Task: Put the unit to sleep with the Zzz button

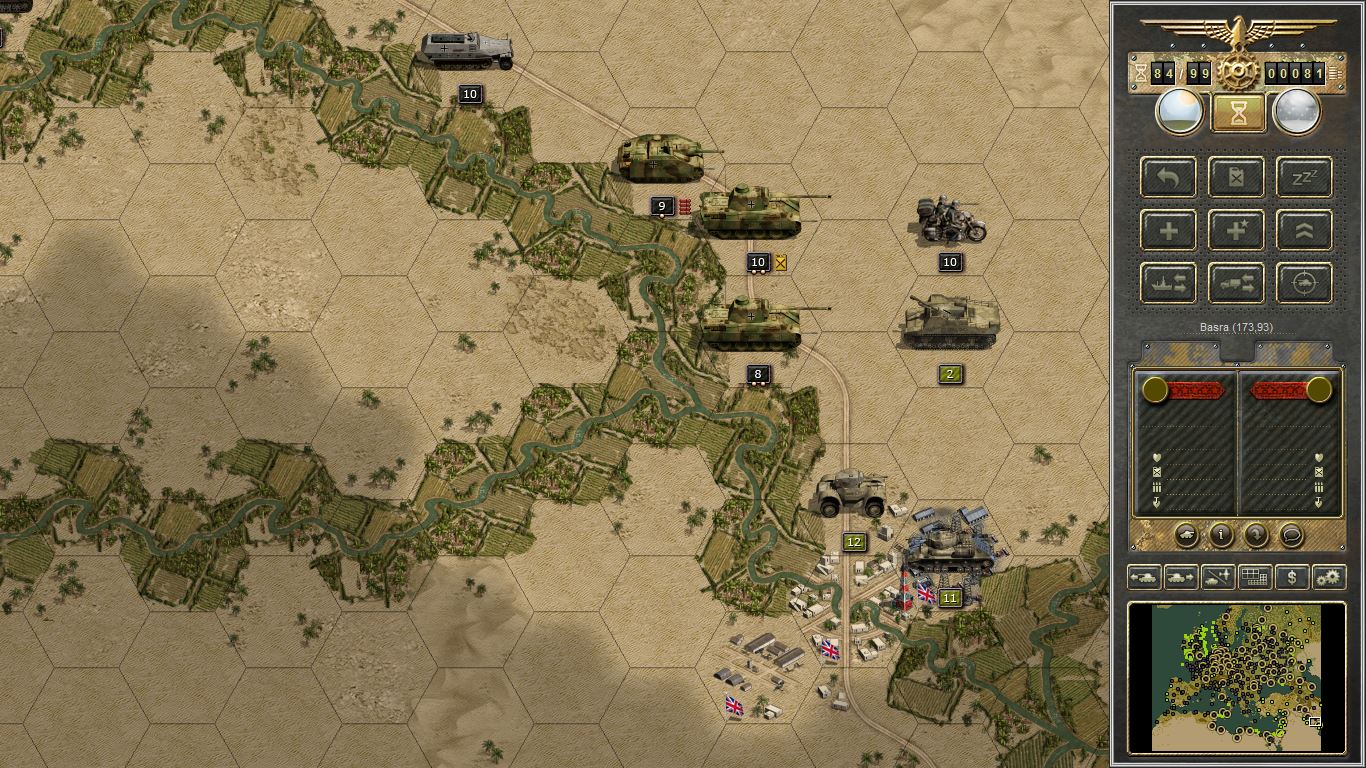Action: [1304, 178]
